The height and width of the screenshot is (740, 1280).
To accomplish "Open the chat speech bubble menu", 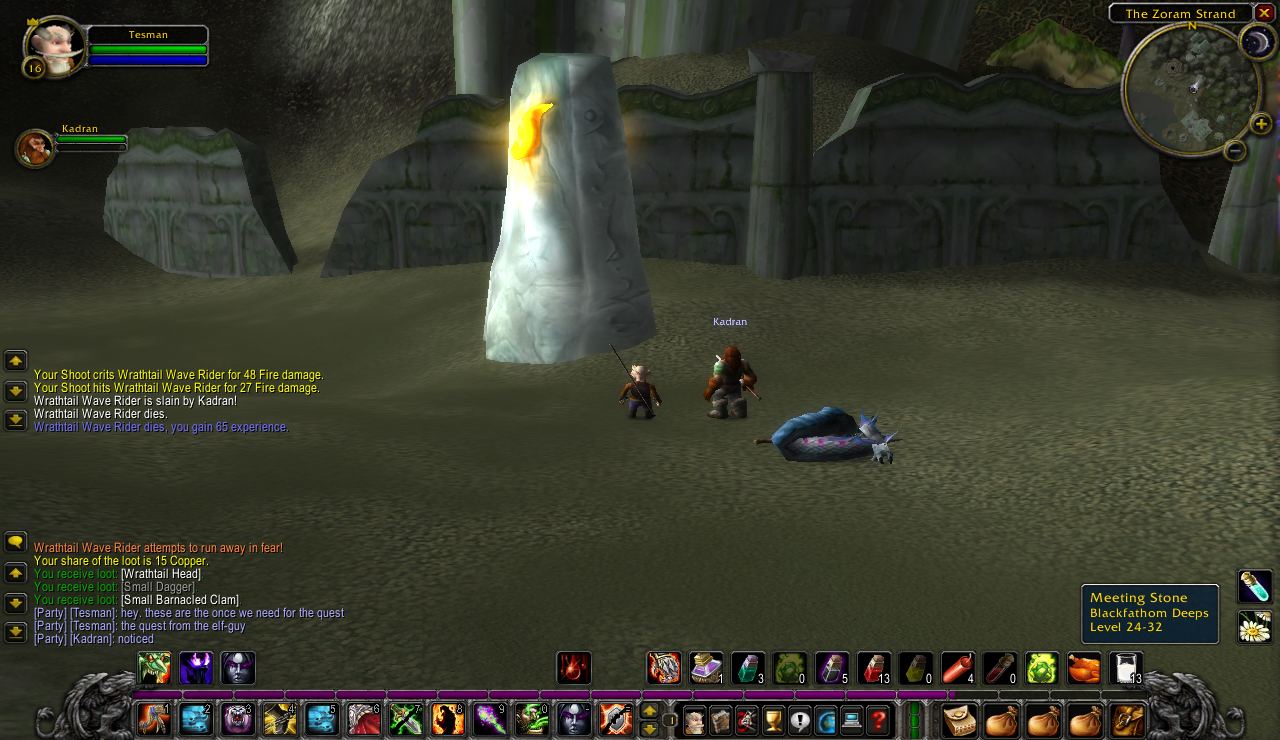I will point(16,542).
